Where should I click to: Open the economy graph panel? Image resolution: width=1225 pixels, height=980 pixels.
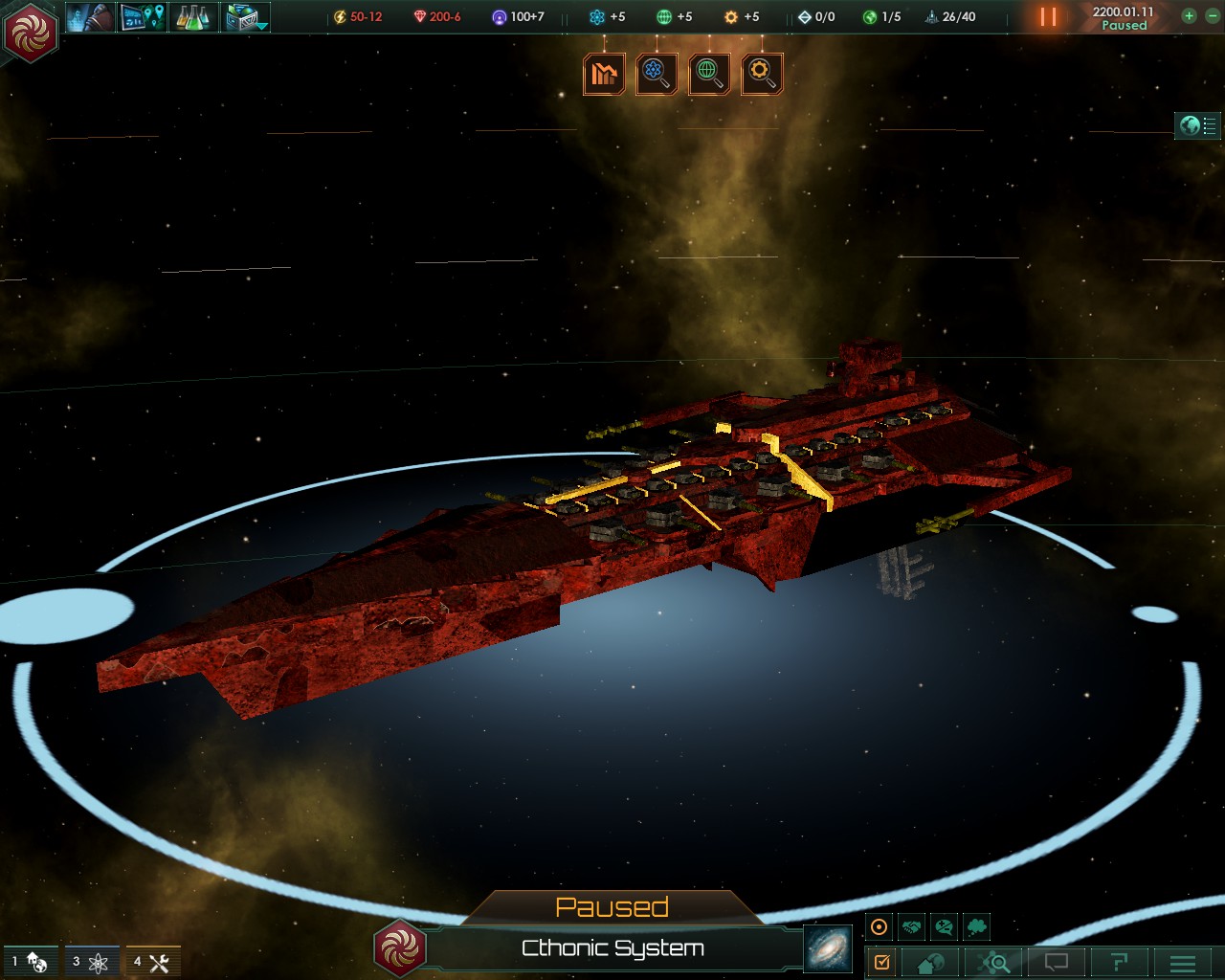click(x=605, y=74)
